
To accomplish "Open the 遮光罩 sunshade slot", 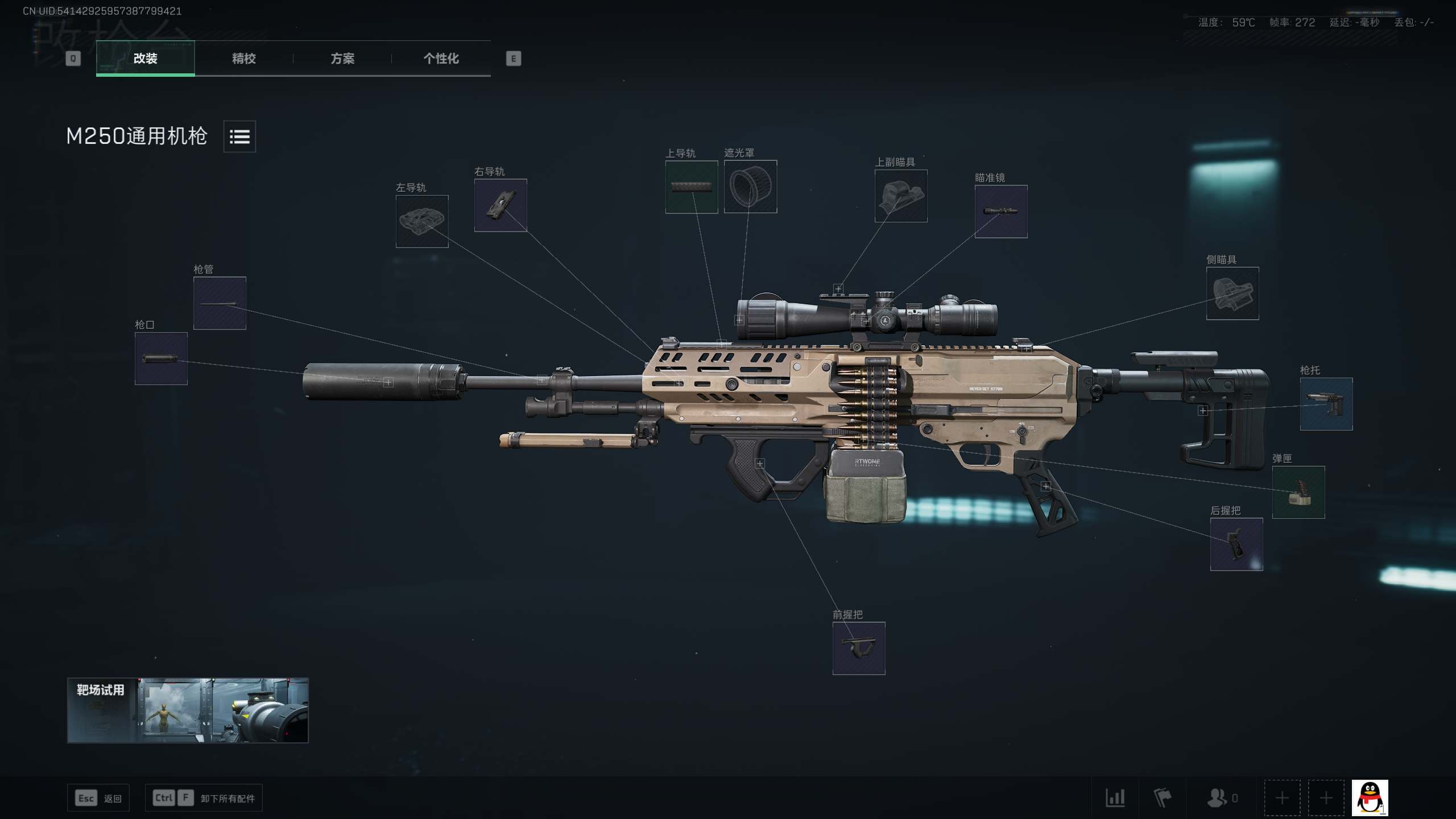I will click(x=750, y=187).
